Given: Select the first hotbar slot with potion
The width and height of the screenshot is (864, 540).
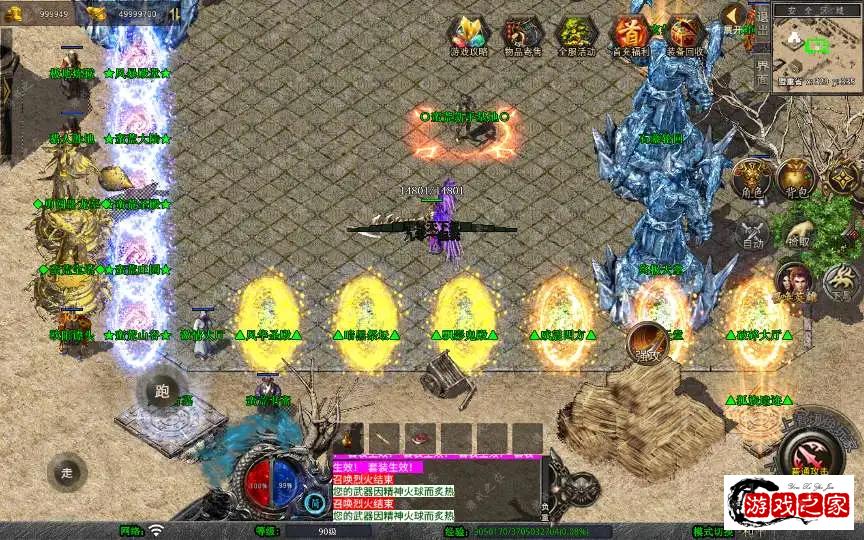Looking at the screenshot, I should pos(348,438).
